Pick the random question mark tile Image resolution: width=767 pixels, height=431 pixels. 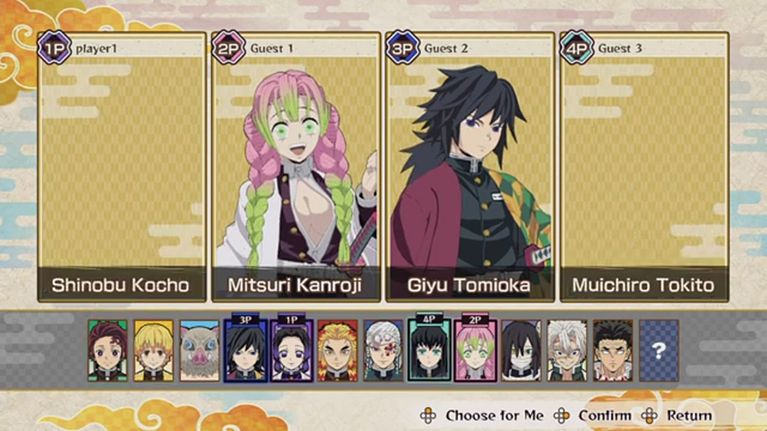click(x=658, y=350)
